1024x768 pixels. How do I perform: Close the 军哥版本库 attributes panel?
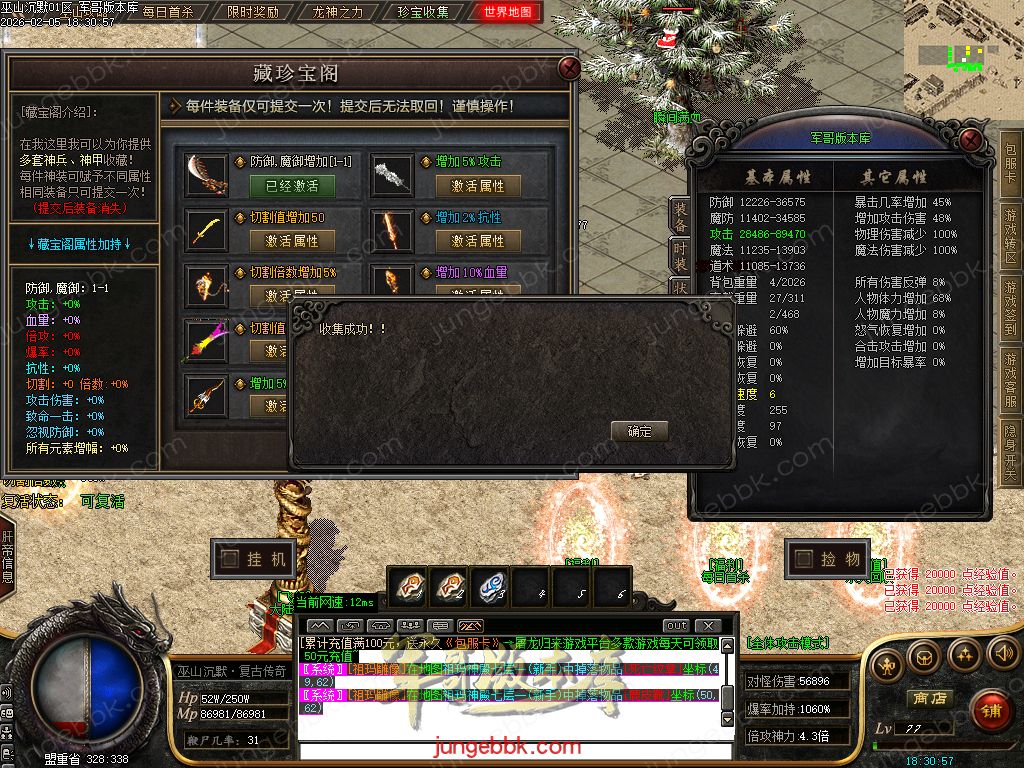pyautogui.click(x=970, y=139)
